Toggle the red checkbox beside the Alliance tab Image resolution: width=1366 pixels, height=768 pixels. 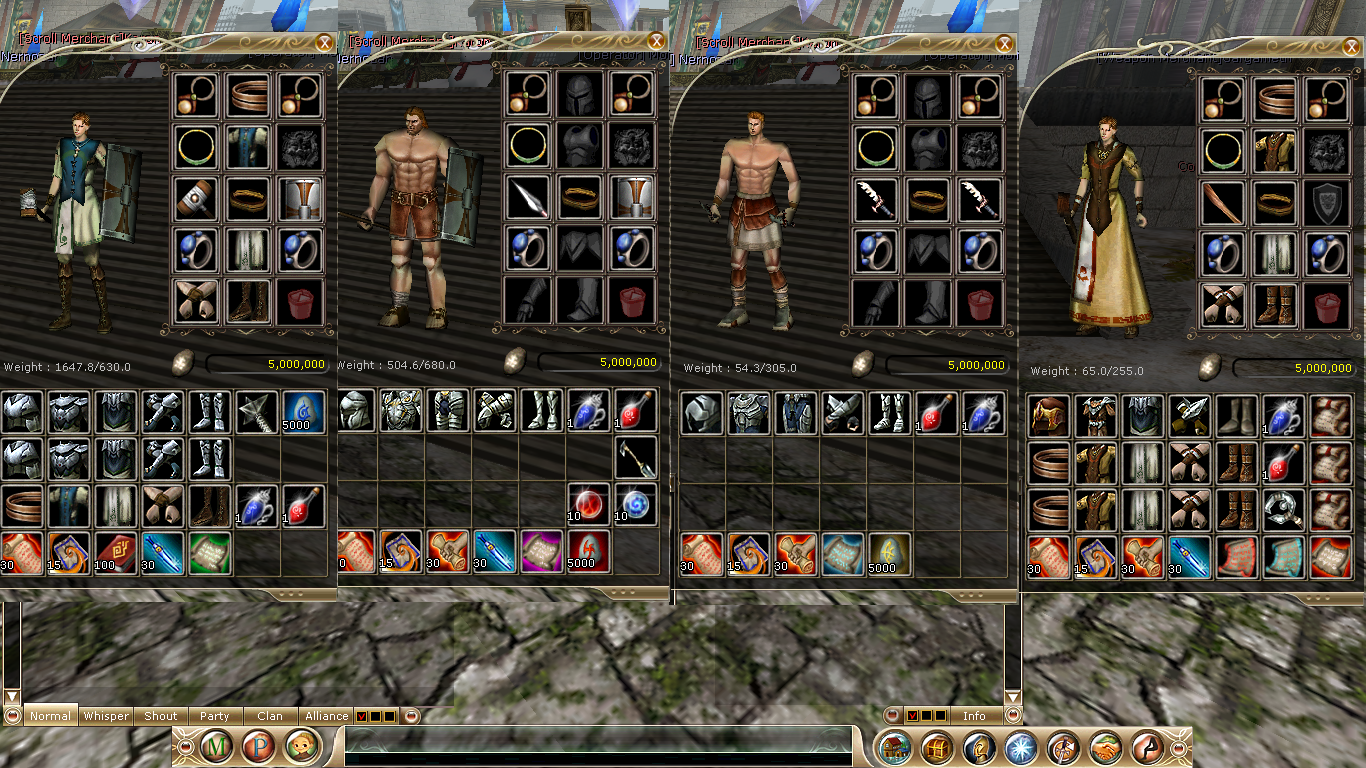pos(363,716)
